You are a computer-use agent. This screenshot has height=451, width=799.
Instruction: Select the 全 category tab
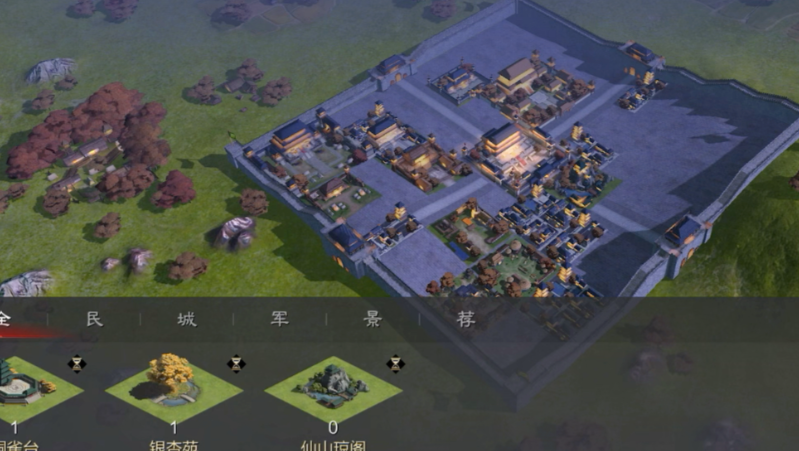point(5,319)
